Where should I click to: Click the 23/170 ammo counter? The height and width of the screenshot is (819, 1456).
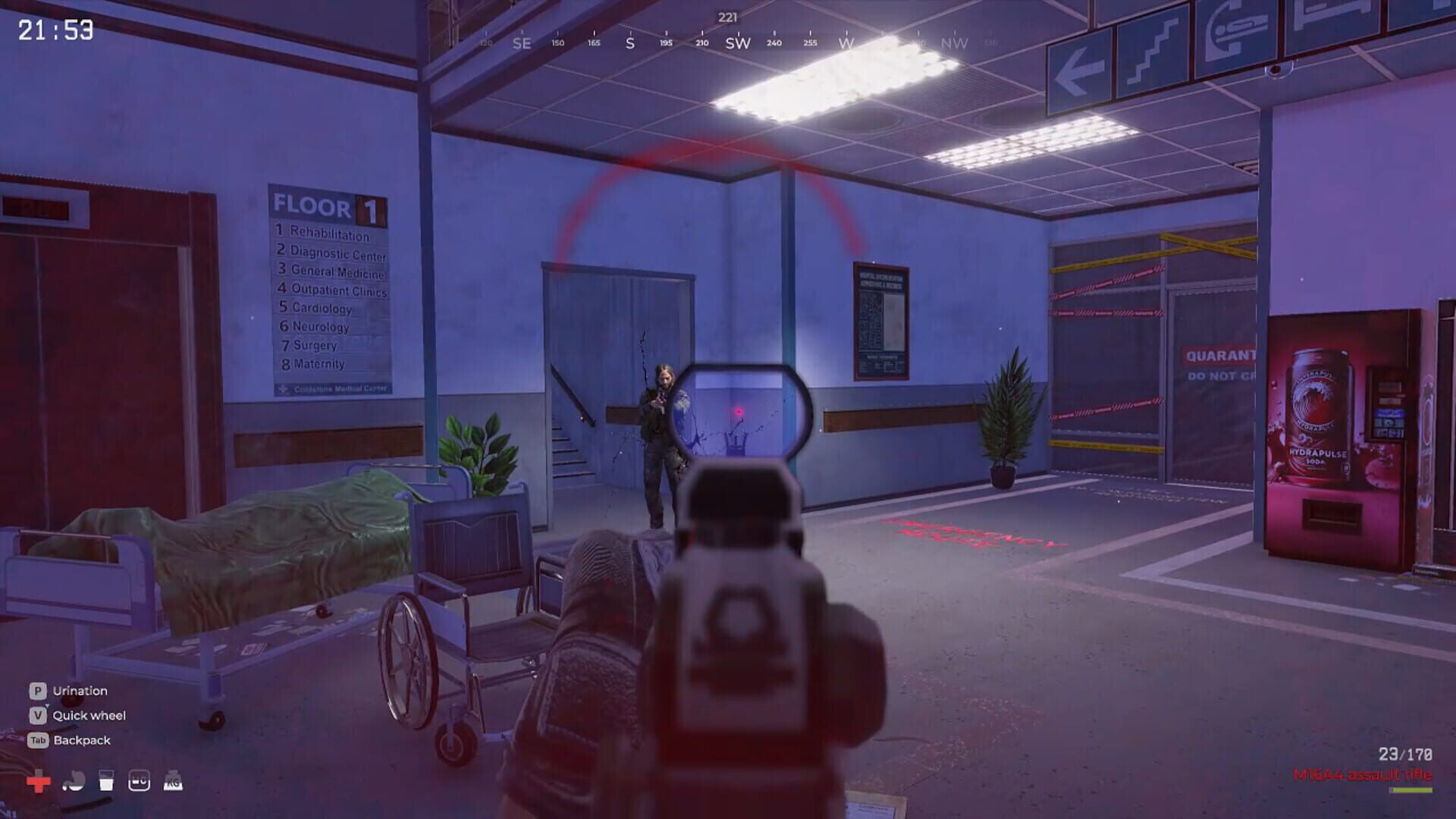[x=1407, y=754]
